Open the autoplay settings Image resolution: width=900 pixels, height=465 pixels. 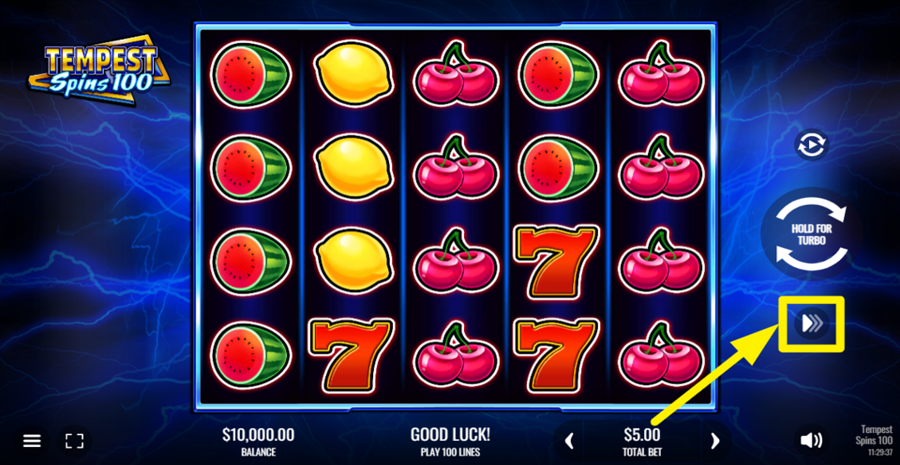point(811,145)
